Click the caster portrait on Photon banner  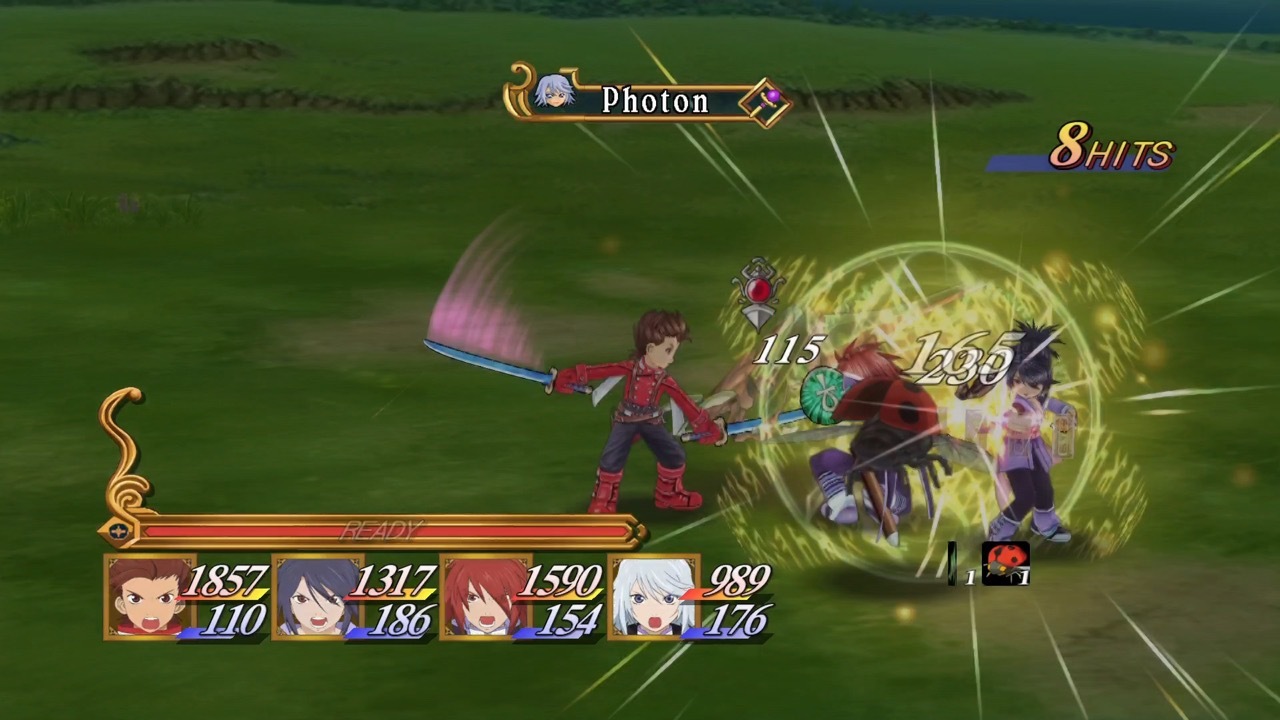click(x=553, y=92)
